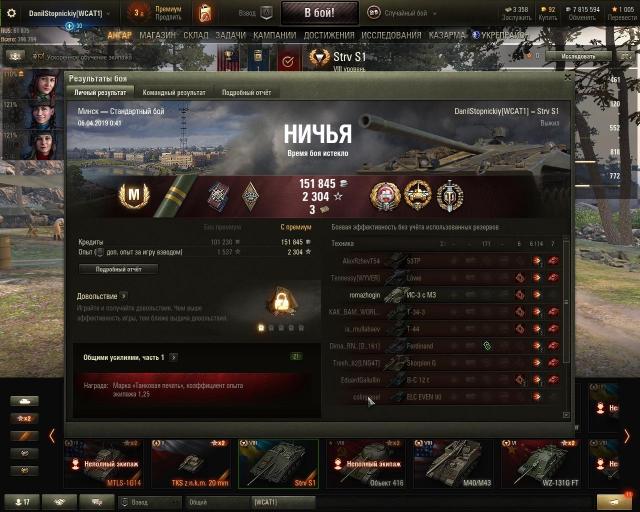This screenshot has height=512, width=640.
Task: Open the Исследования tech tree
Action: (x=389, y=36)
